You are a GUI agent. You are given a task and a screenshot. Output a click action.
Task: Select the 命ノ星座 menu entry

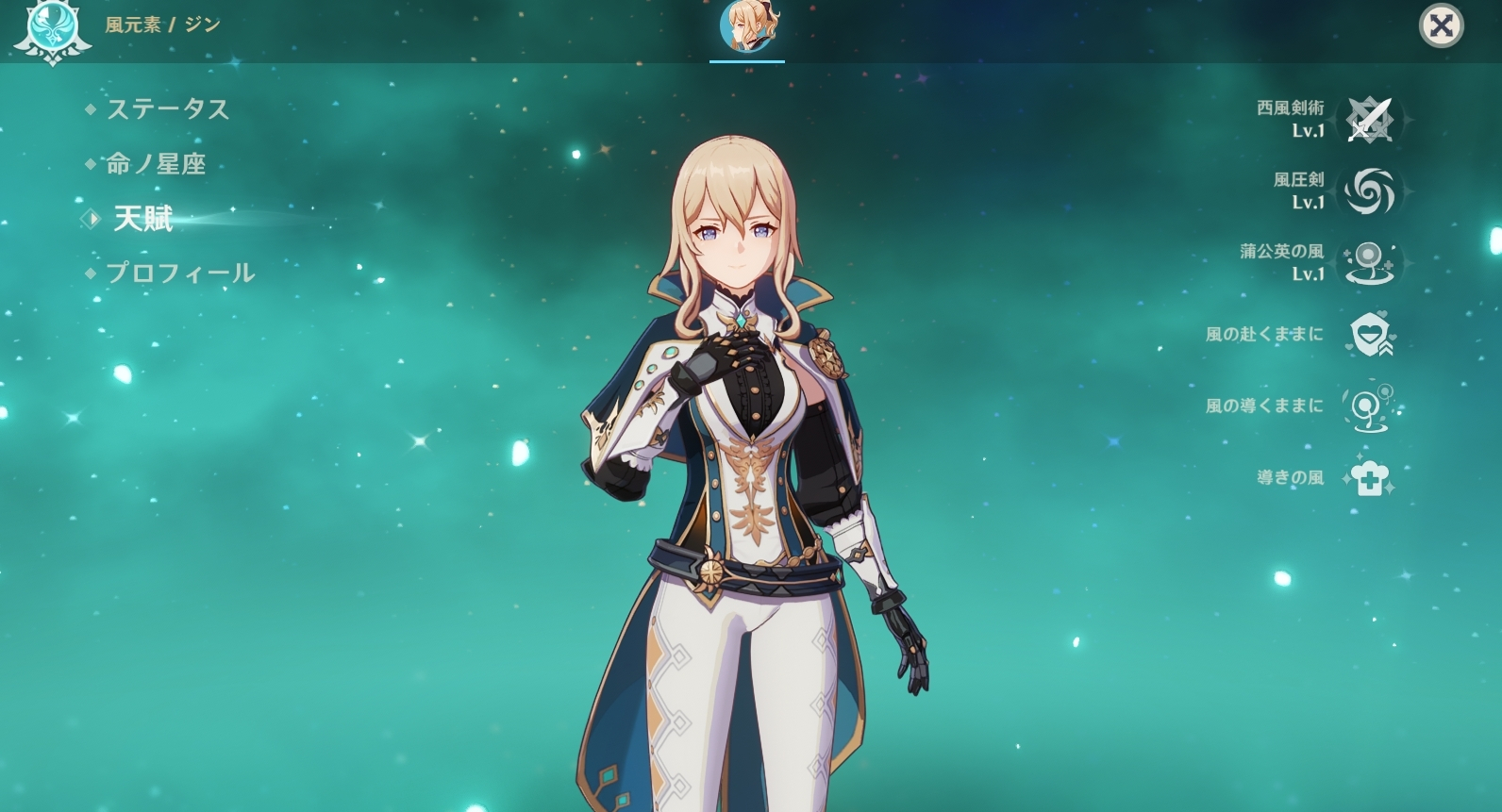[x=155, y=164]
